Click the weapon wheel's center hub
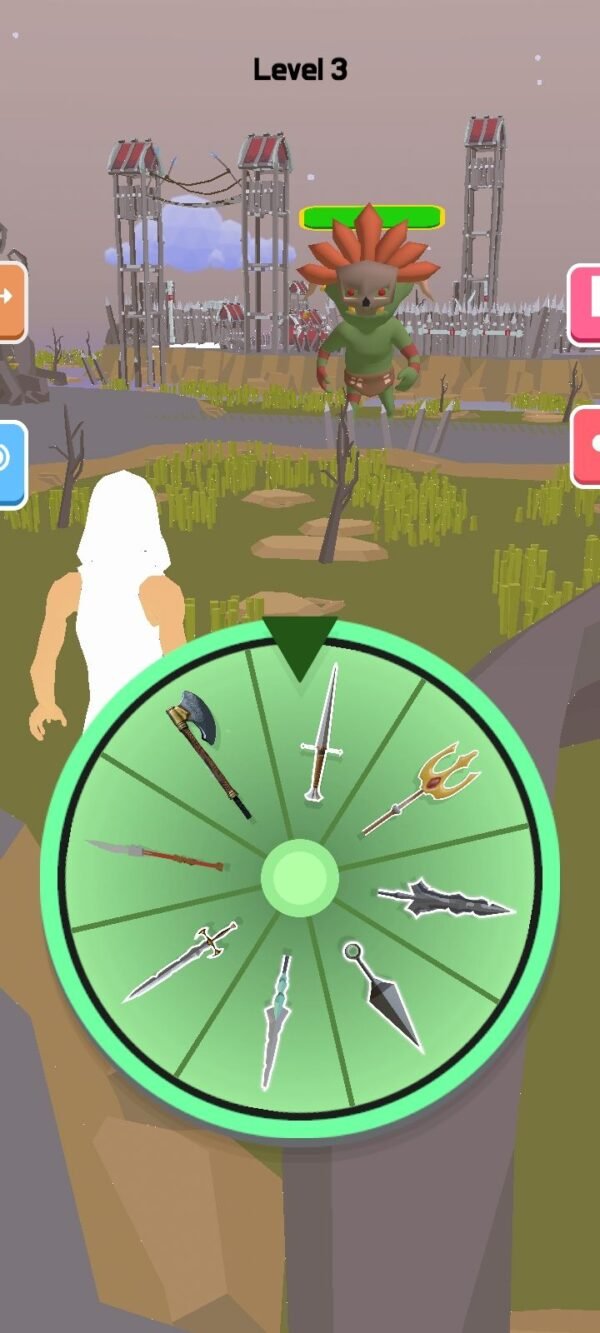The height and width of the screenshot is (1333, 600). tap(300, 878)
